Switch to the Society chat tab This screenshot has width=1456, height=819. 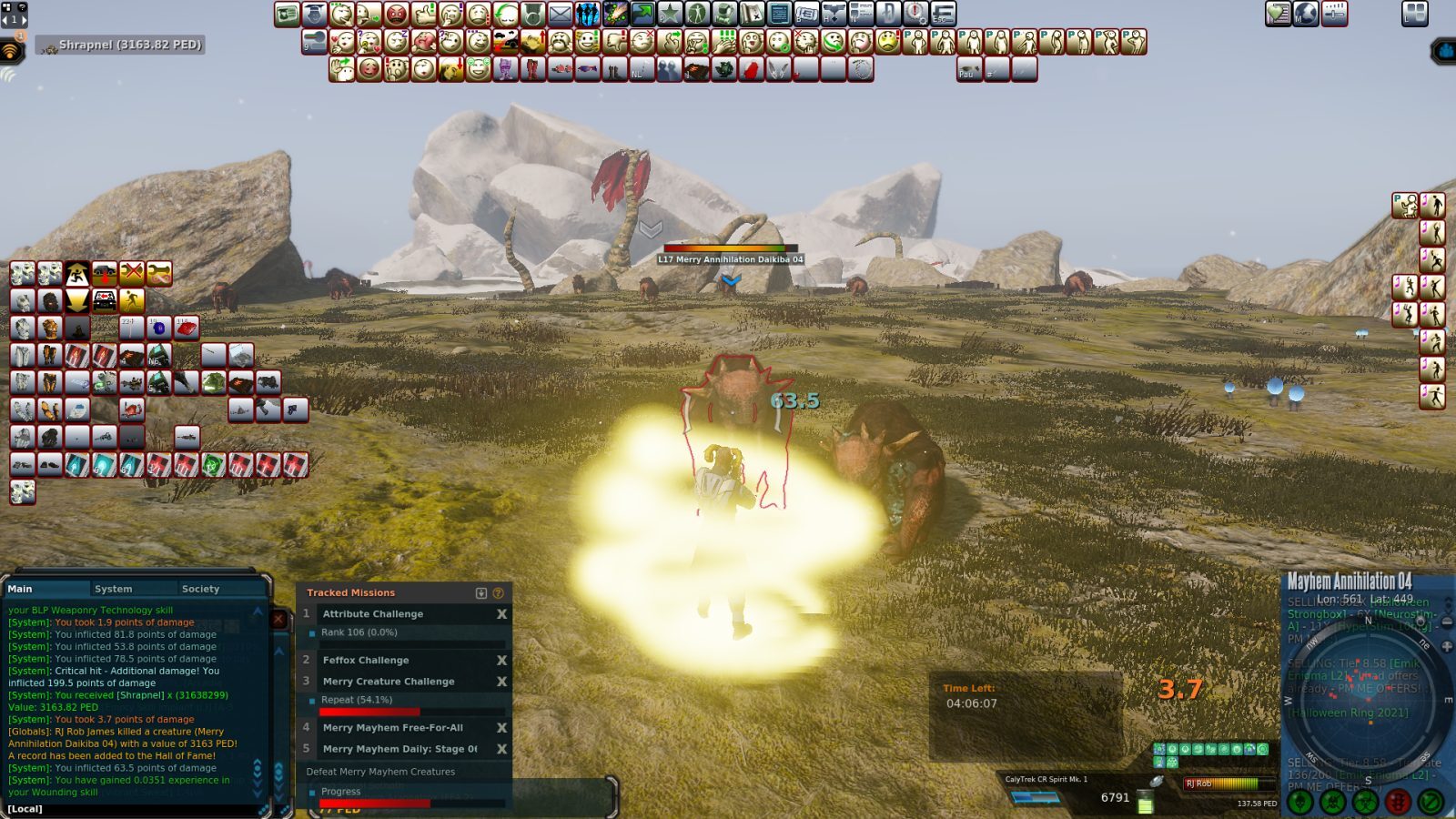(198, 588)
